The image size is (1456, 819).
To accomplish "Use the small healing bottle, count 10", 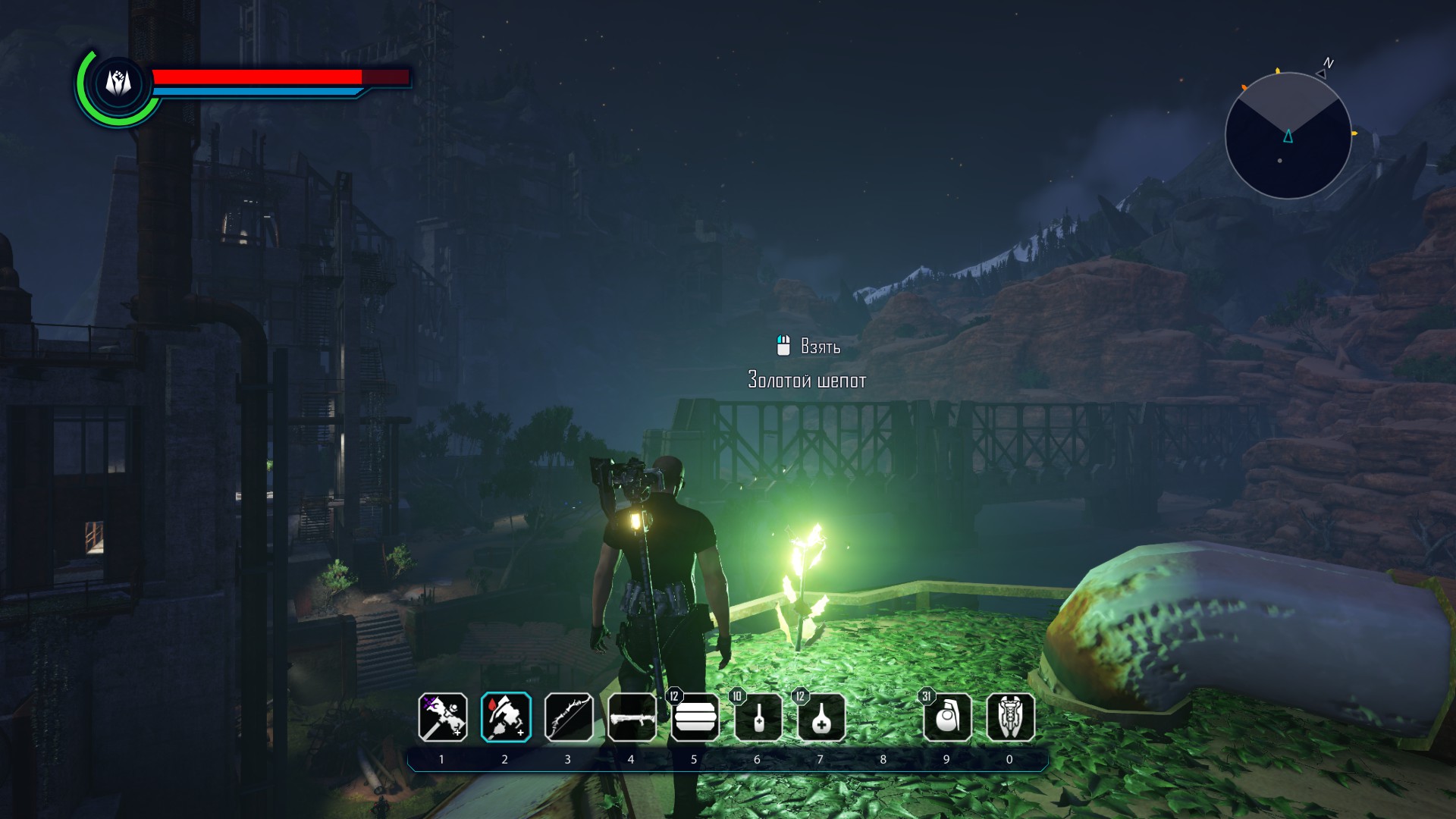I will tap(758, 717).
